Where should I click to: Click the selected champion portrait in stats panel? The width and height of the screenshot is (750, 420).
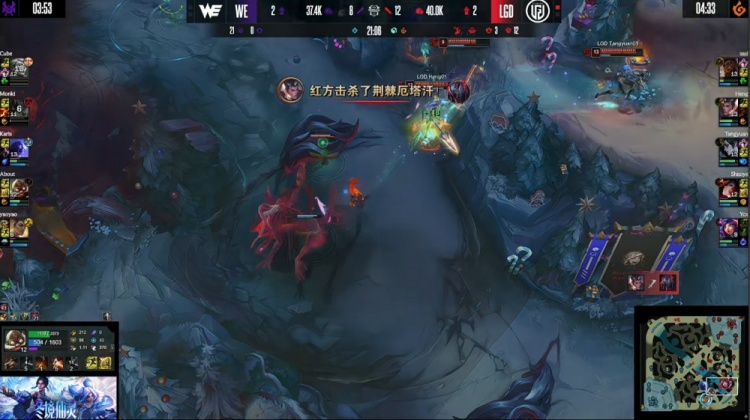click(16, 341)
